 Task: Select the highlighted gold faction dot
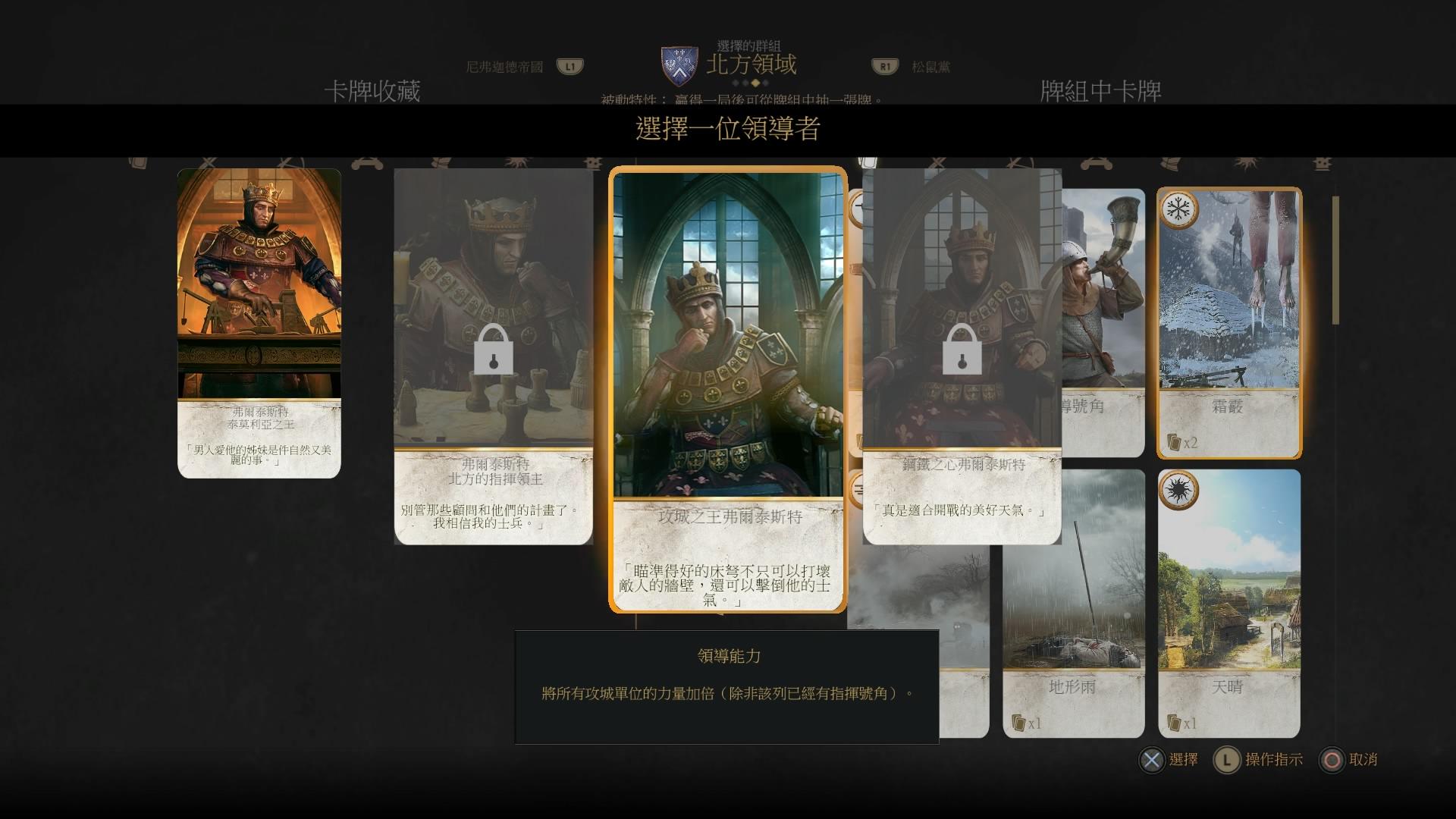[x=755, y=83]
